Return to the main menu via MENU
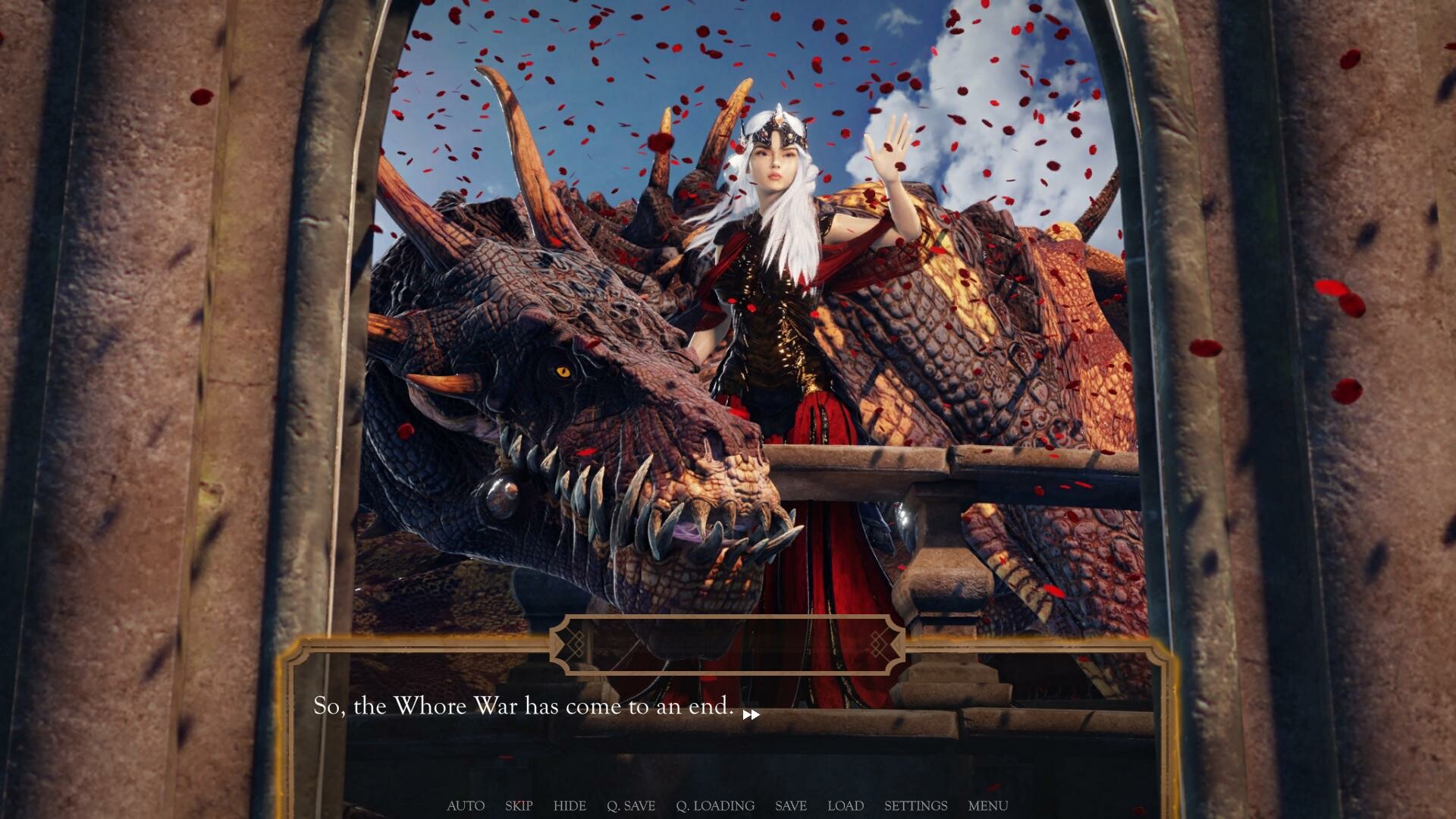1456x819 pixels. (988, 806)
